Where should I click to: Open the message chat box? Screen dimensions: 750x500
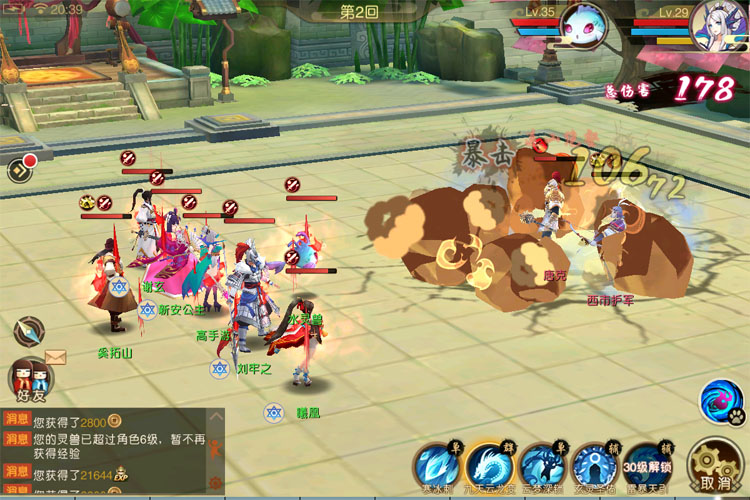110,452
